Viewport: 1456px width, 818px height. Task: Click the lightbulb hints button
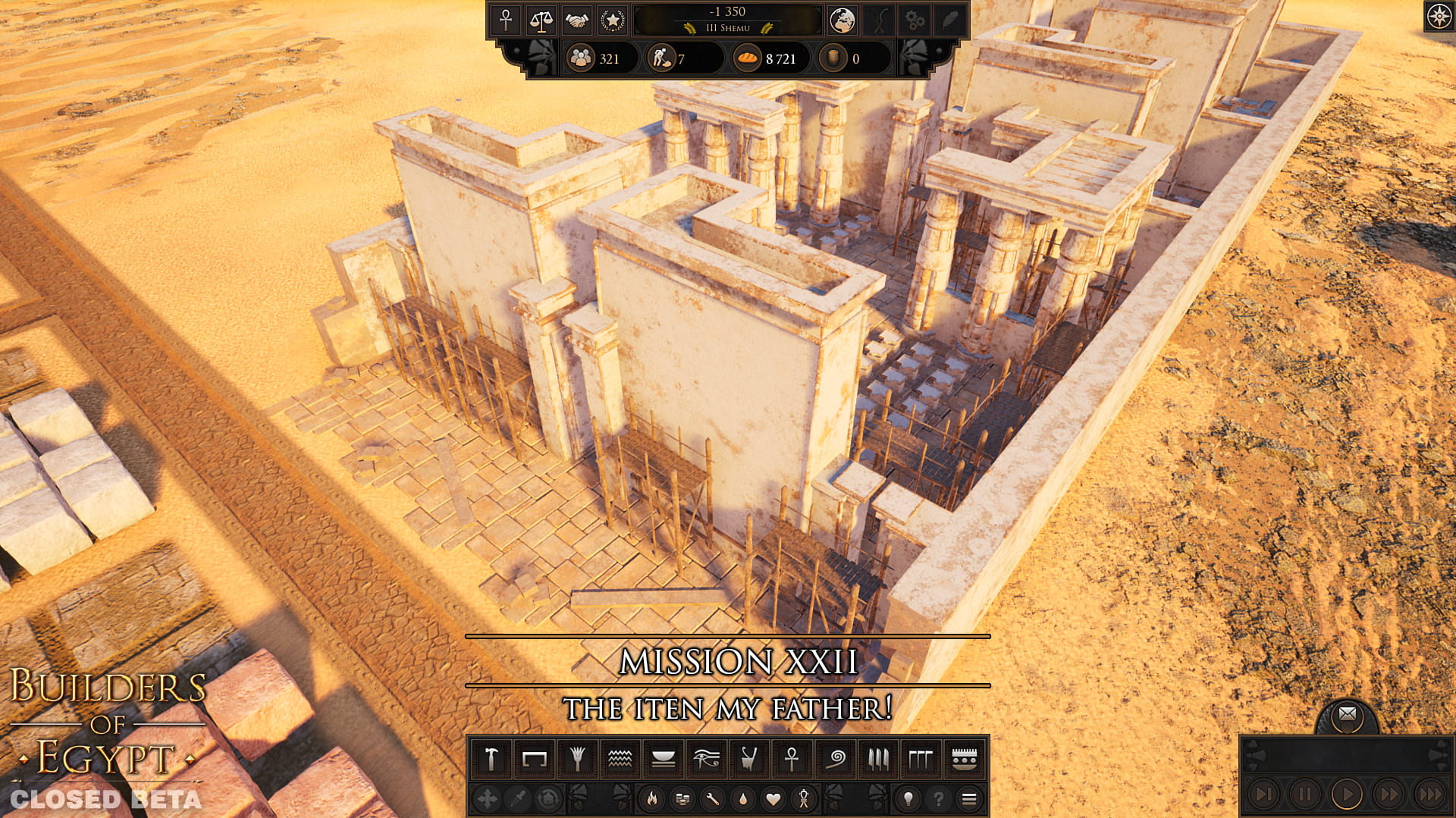(x=908, y=798)
